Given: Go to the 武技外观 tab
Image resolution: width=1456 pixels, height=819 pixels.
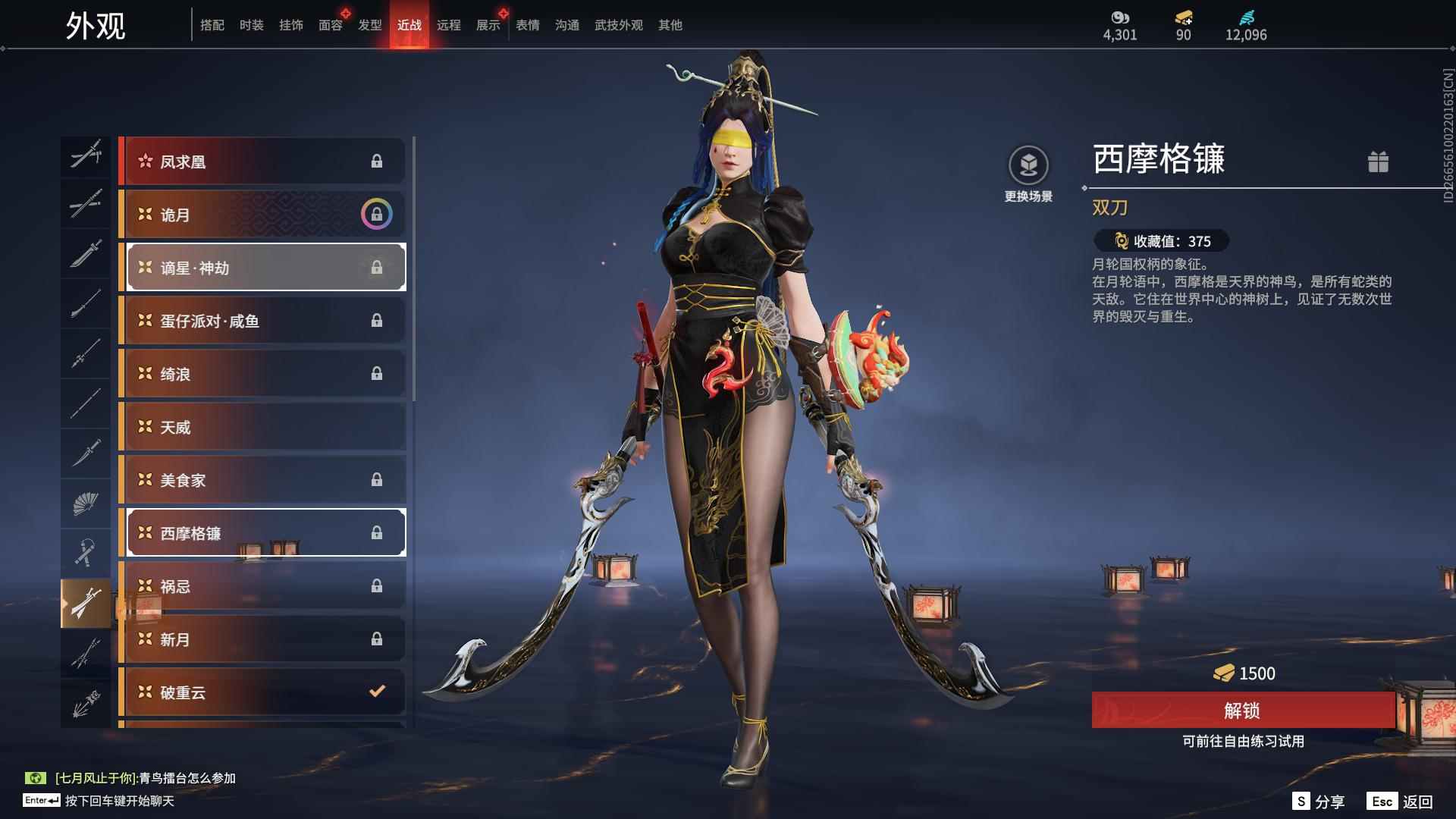Looking at the screenshot, I should 618,25.
